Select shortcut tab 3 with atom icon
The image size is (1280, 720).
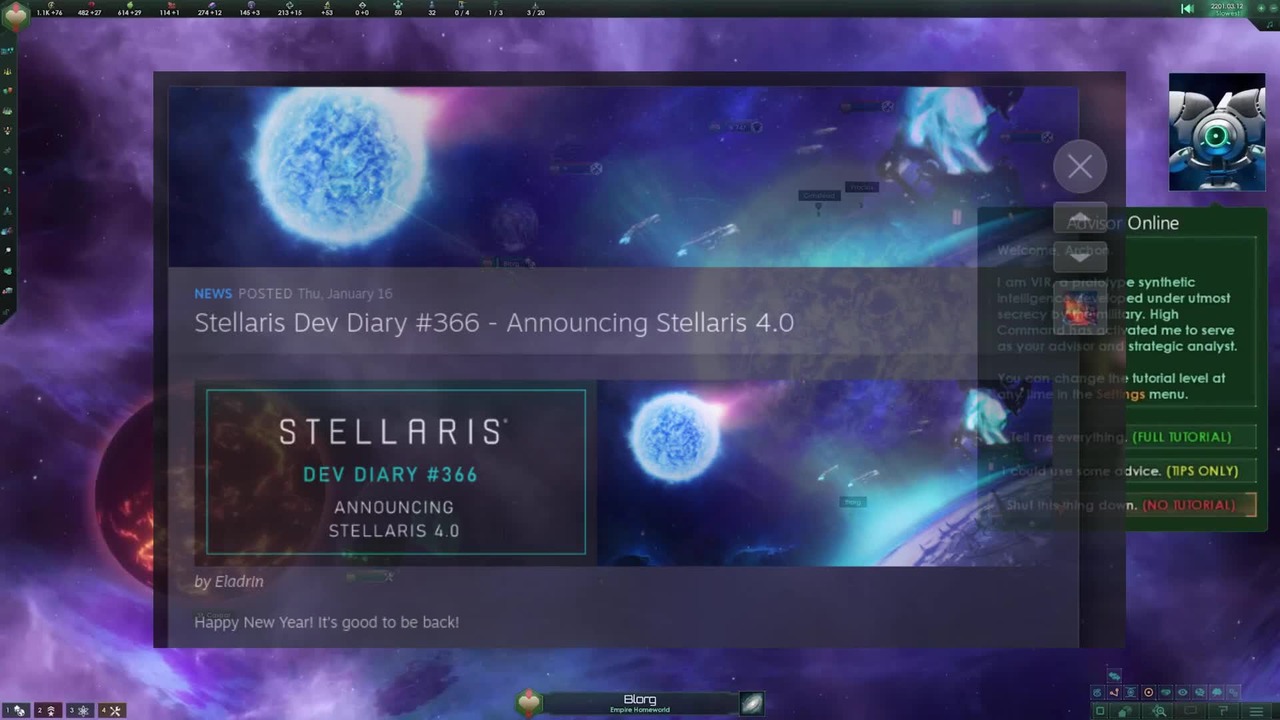click(x=79, y=710)
